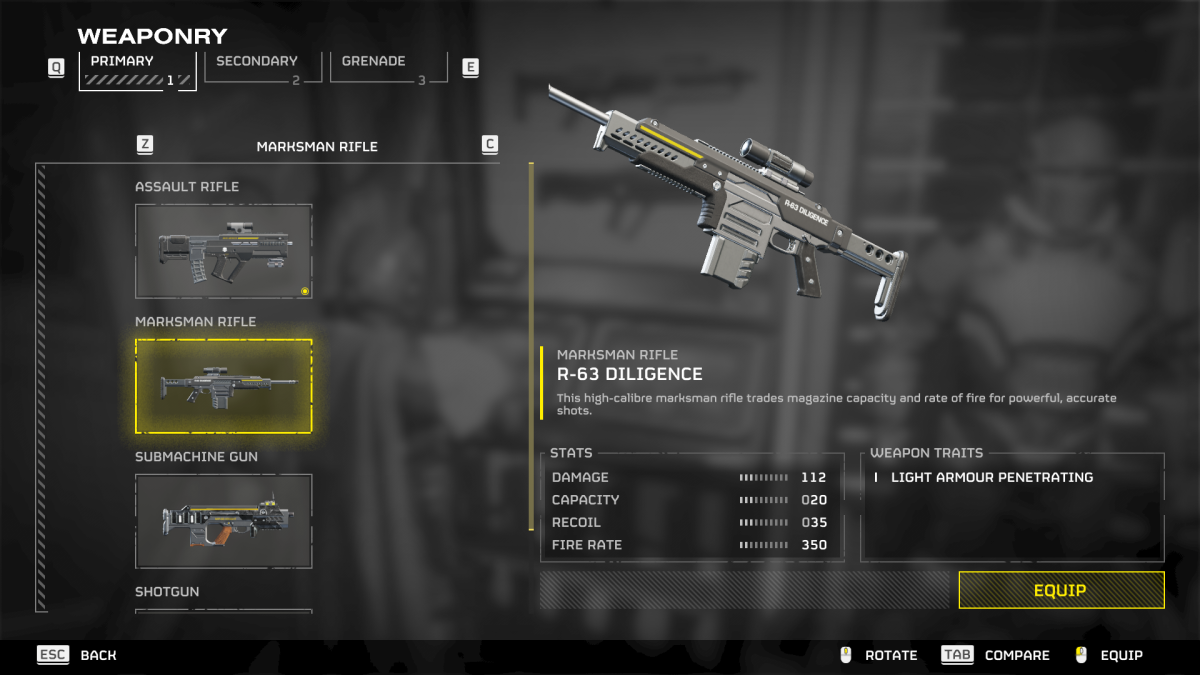1200x675 pixels.
Task: Open the Secondary weapons tab
Action: 262,67
